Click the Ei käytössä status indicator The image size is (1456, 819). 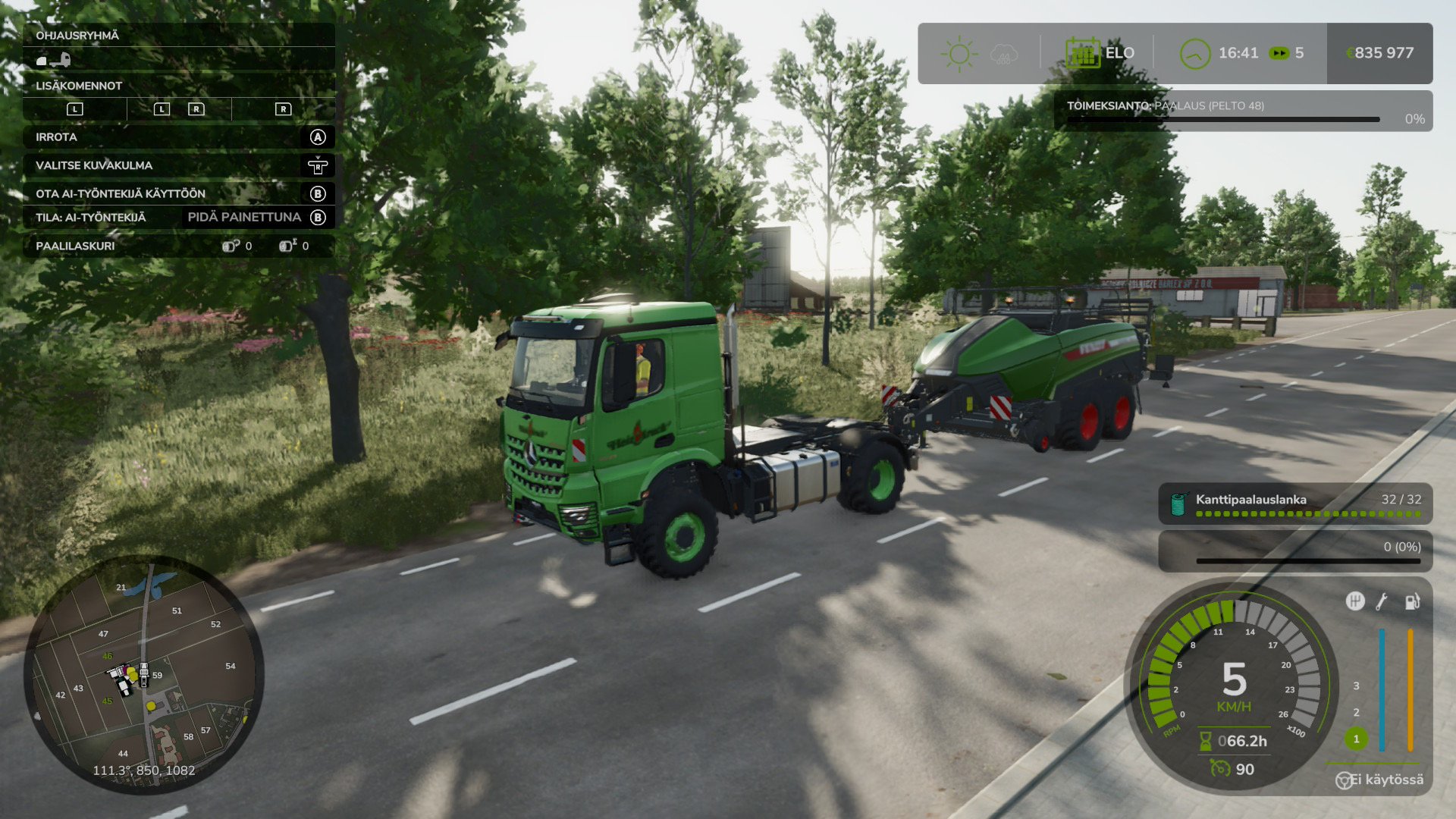(1380, 780)
